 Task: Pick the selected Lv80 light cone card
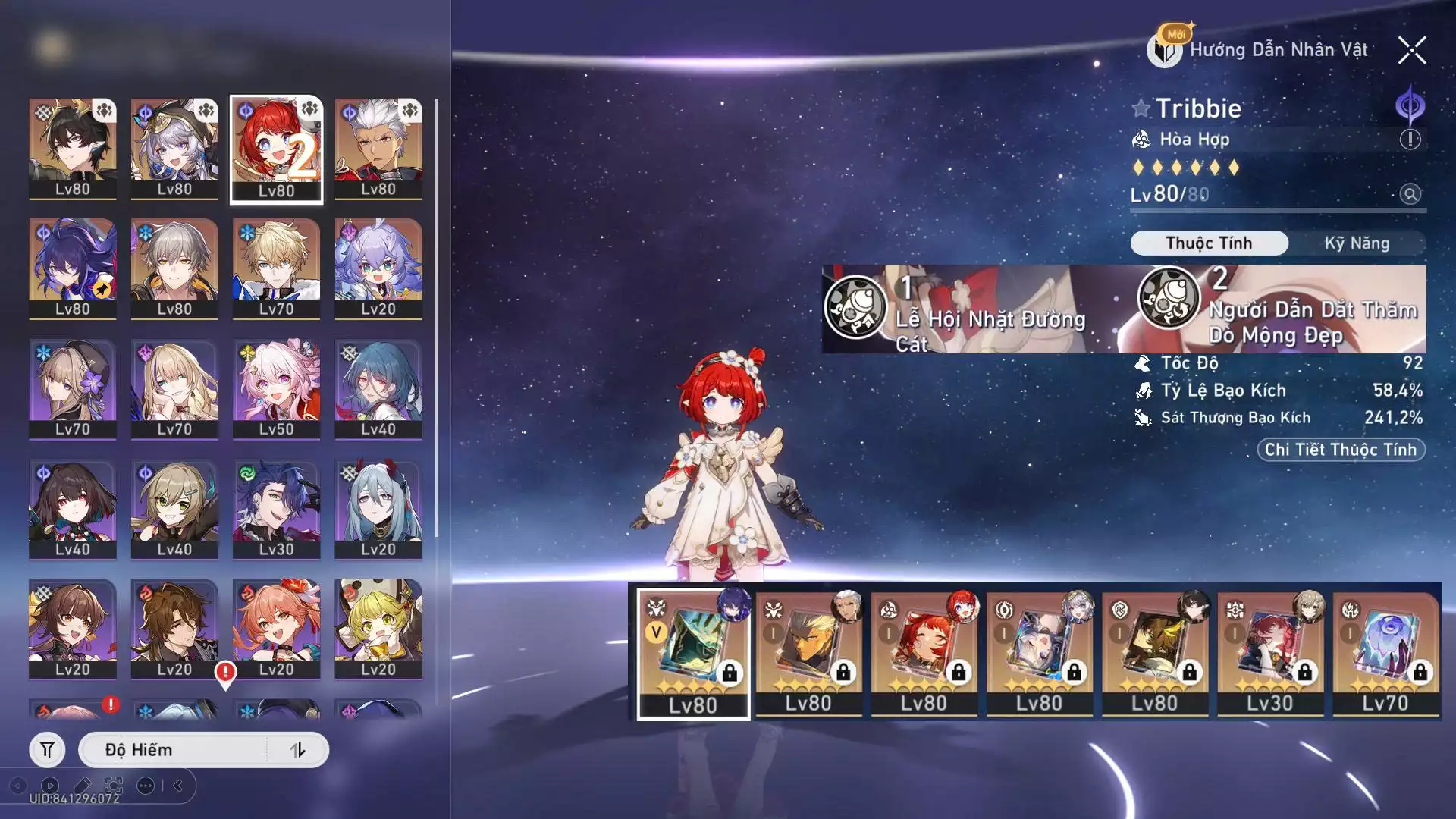click(692, 653)
